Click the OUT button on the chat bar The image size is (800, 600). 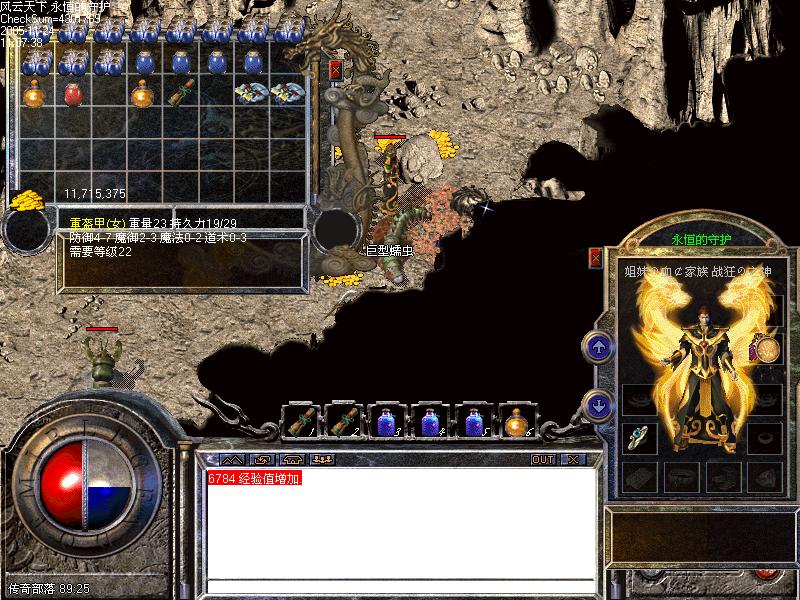point(543,460)
